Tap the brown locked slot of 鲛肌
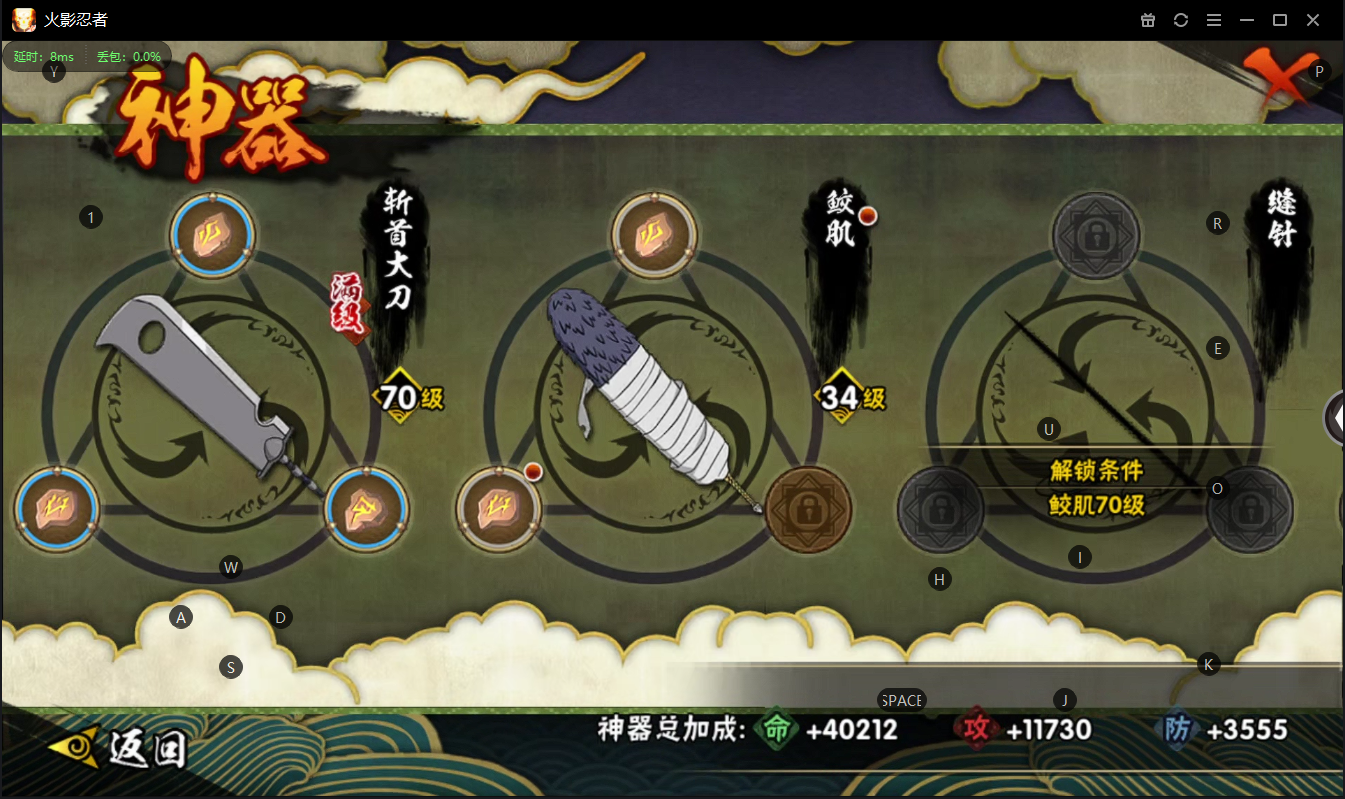Image resolution: width=1345 pixels, height=799 pixels. (808, 509)
